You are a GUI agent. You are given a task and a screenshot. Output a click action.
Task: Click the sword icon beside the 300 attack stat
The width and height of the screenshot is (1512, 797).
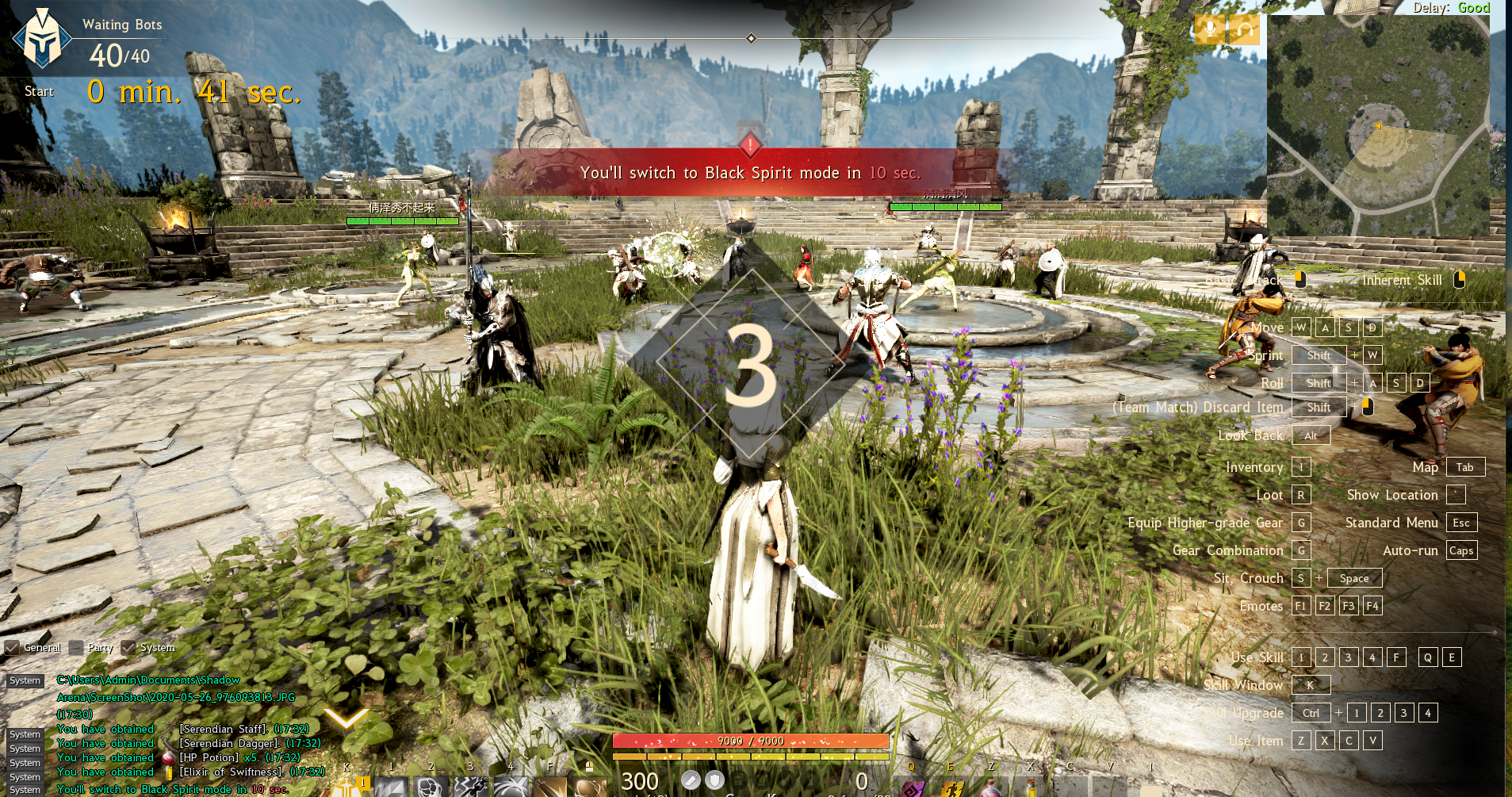(x=691, y=780)
